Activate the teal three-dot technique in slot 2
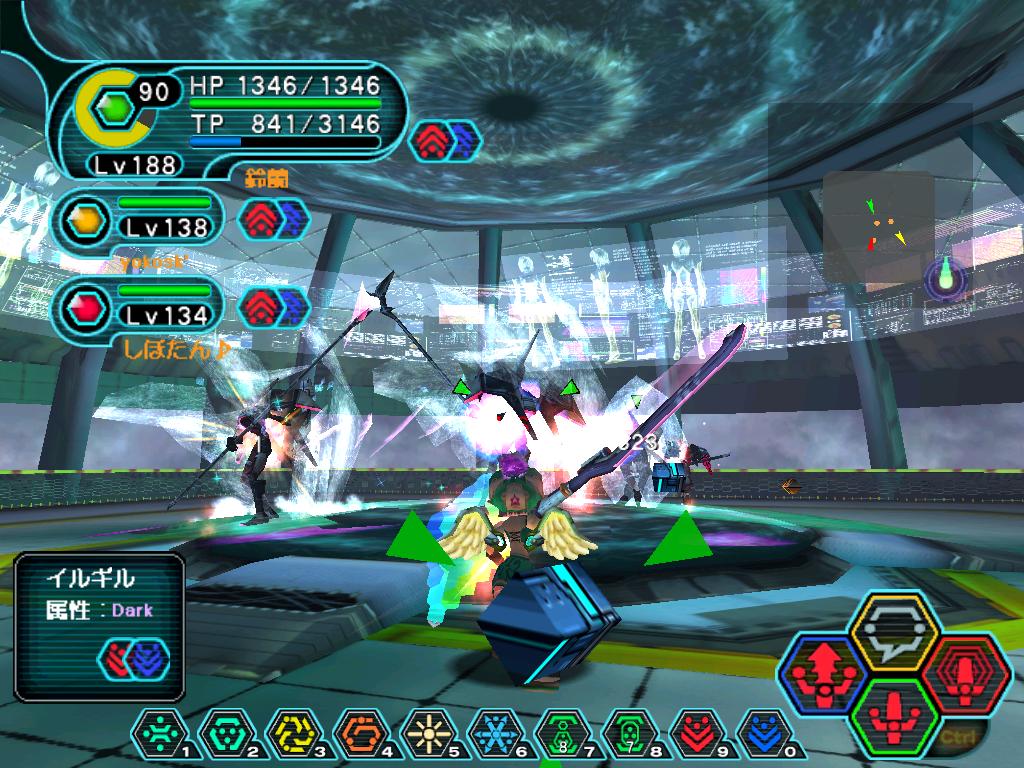Viewport: 1024px width, 768px height. (x=225, y=732)
